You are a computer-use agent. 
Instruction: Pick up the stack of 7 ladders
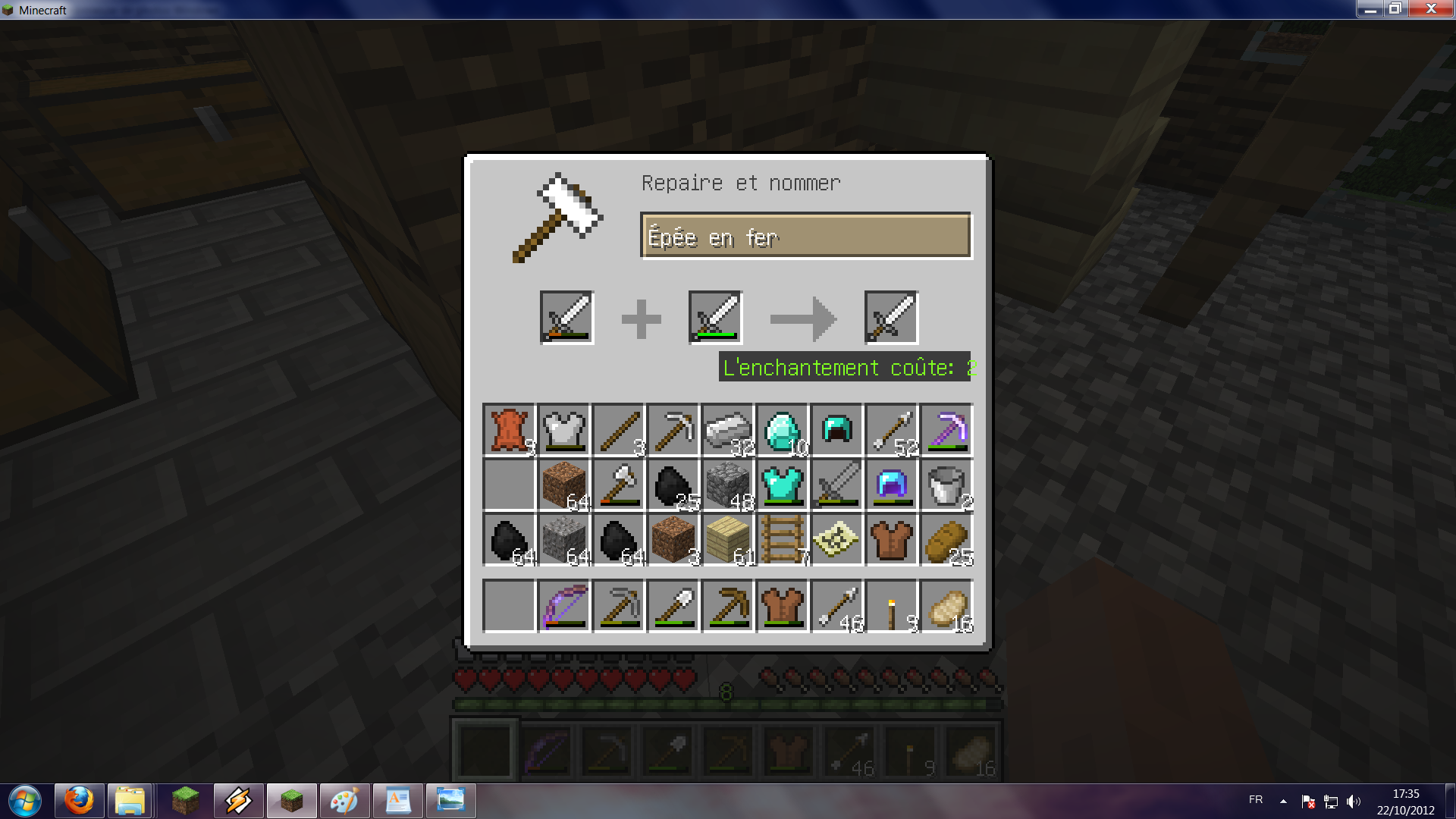(x=783, y=540)
